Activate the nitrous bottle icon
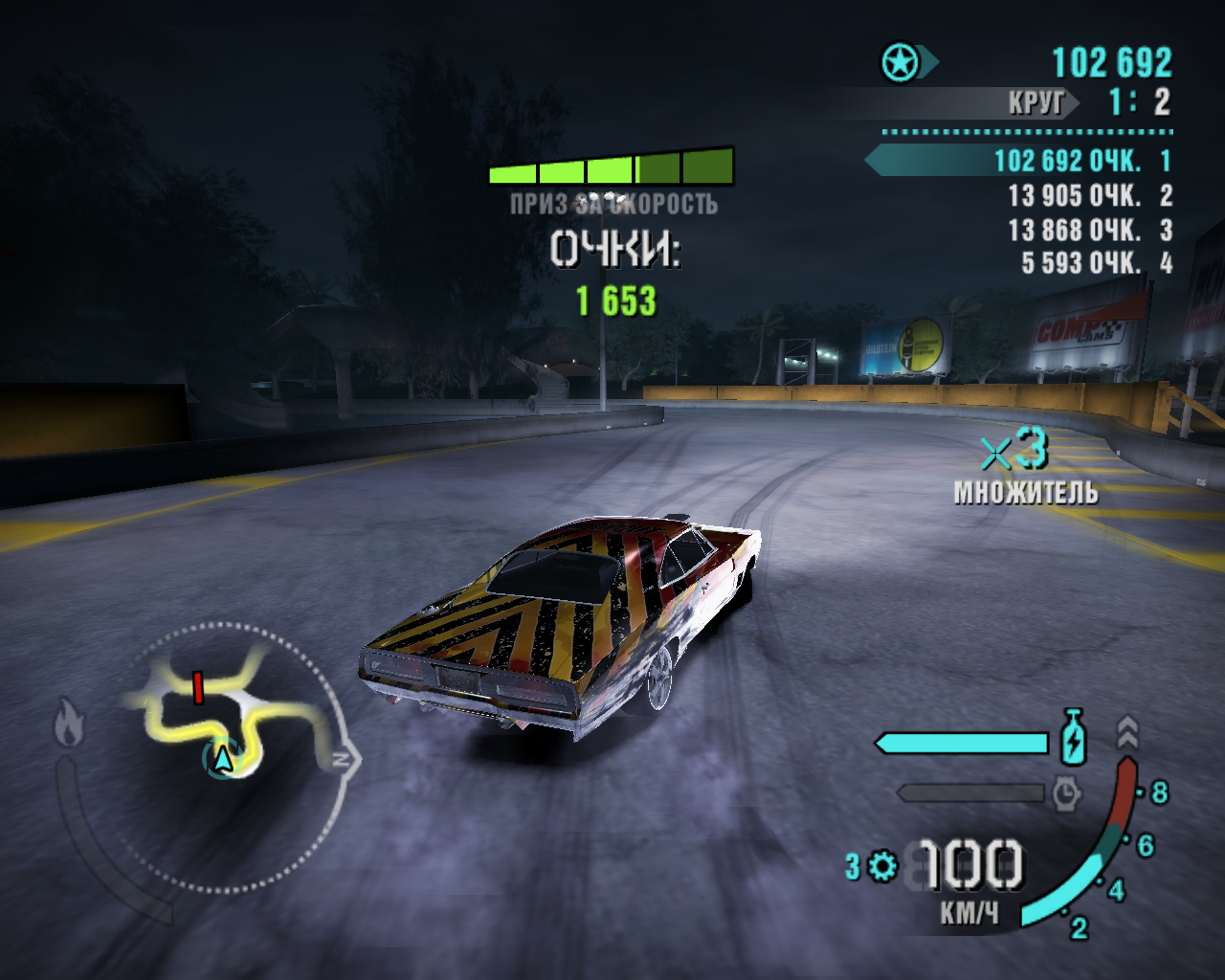Viewport: 1225px width, 980px height. [x=1074, y=738]
